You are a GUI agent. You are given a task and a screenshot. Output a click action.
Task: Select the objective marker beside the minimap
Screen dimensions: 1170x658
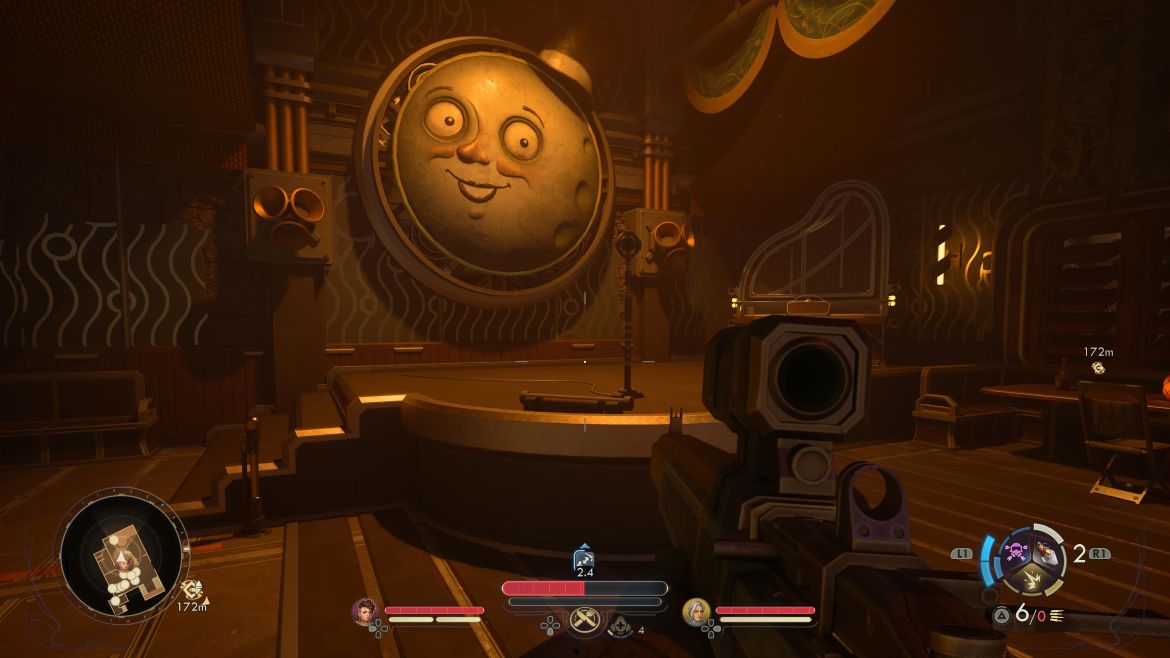(193, 590)
